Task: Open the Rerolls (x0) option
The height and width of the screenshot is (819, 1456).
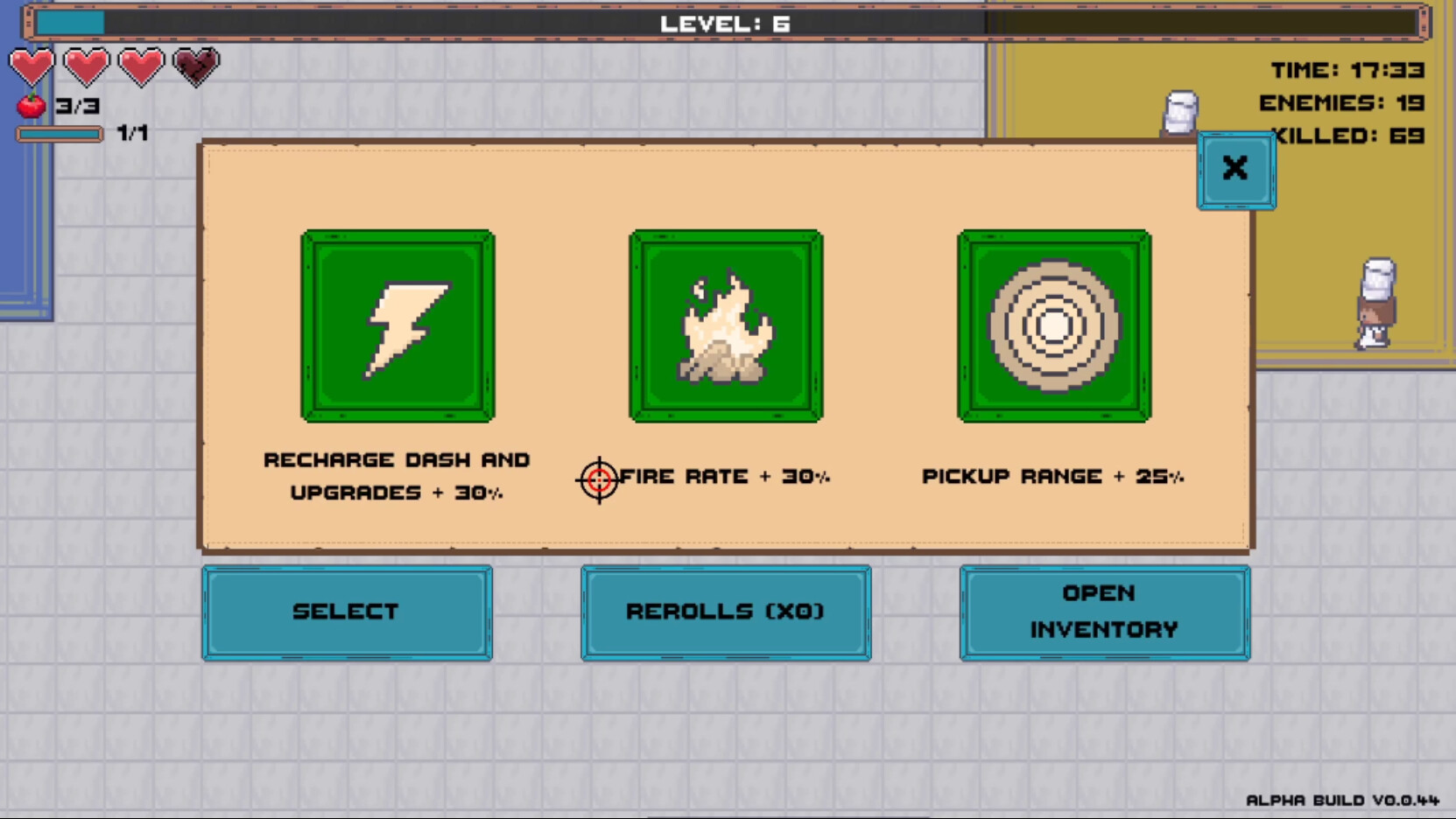Action: [x=725, y=612]
